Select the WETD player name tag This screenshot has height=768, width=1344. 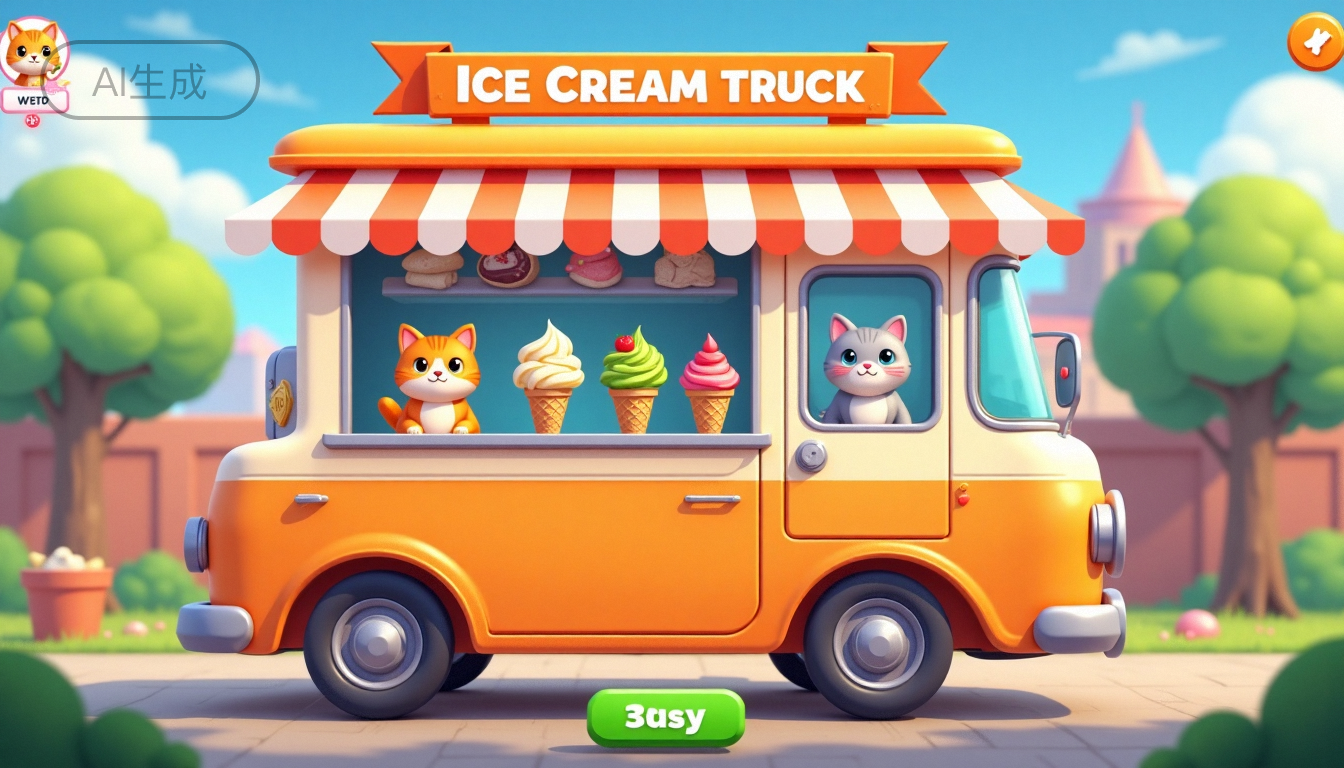pos(34,100)
